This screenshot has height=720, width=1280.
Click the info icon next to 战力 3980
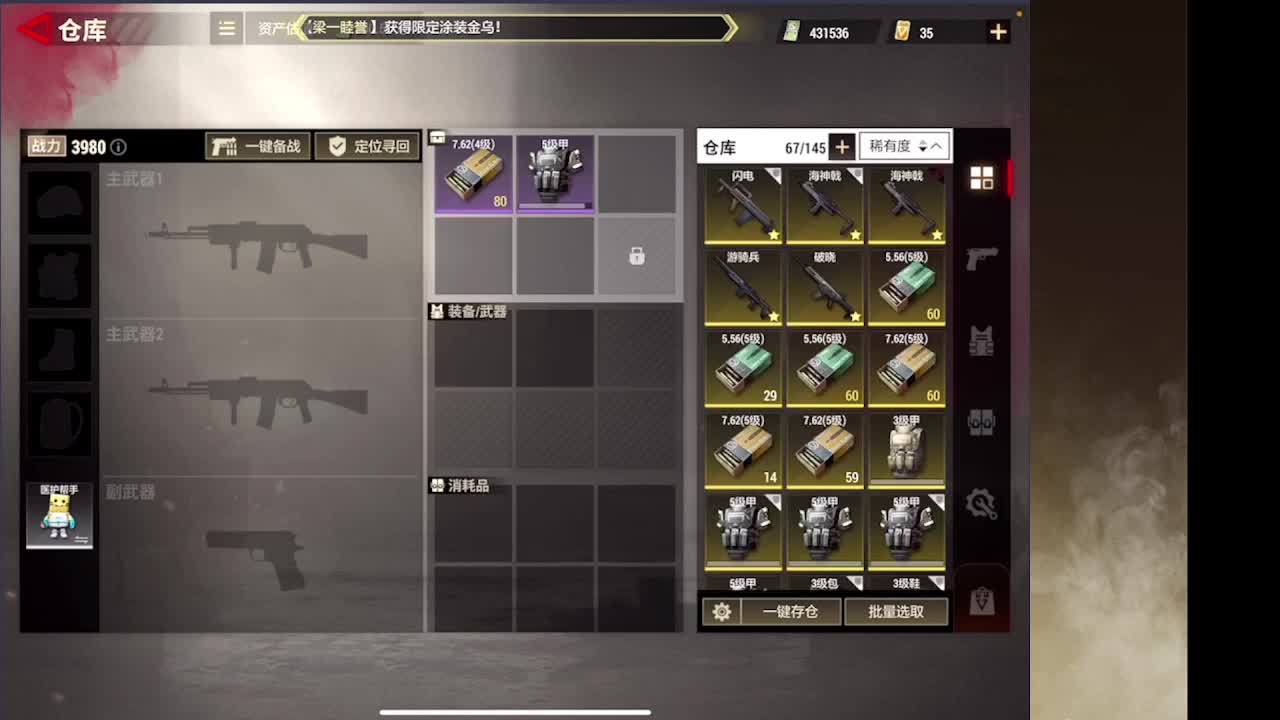coord(118,146)
